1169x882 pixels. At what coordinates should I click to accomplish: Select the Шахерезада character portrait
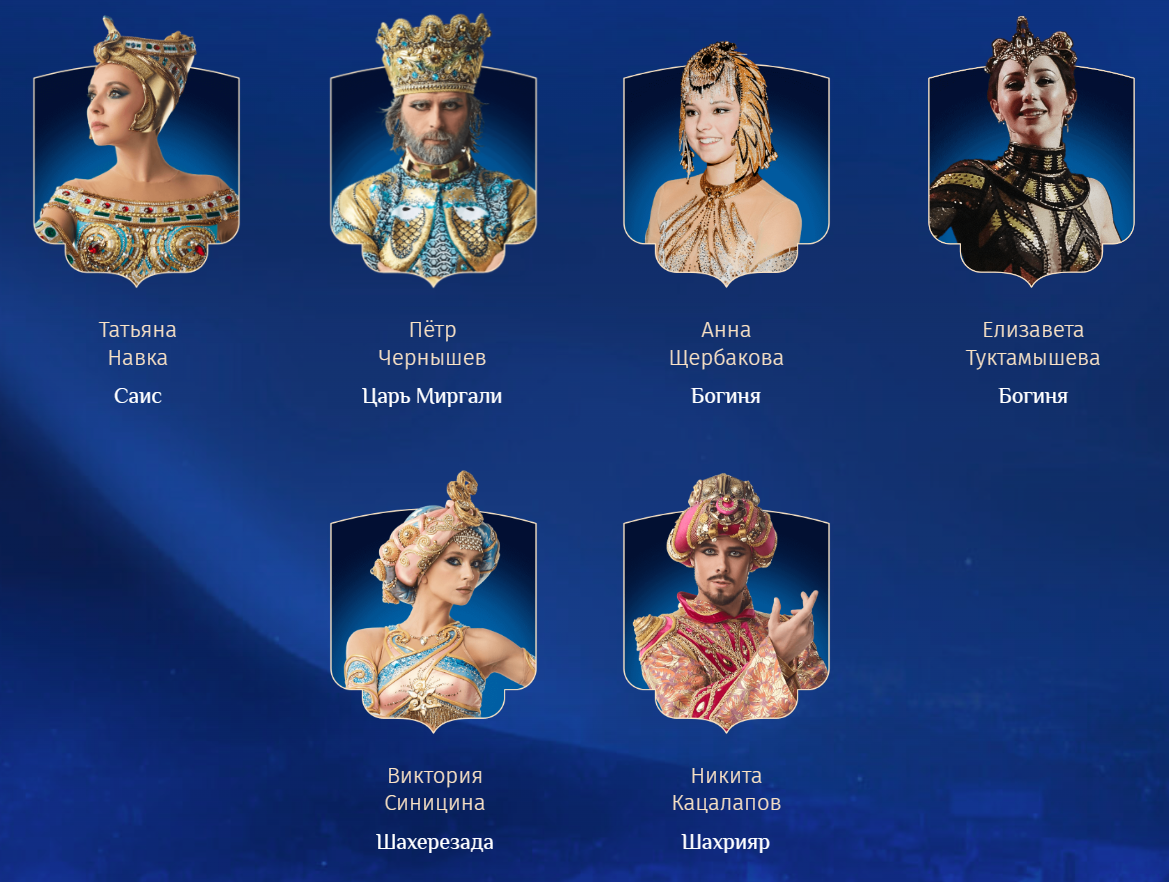click(x=433, y=605)
